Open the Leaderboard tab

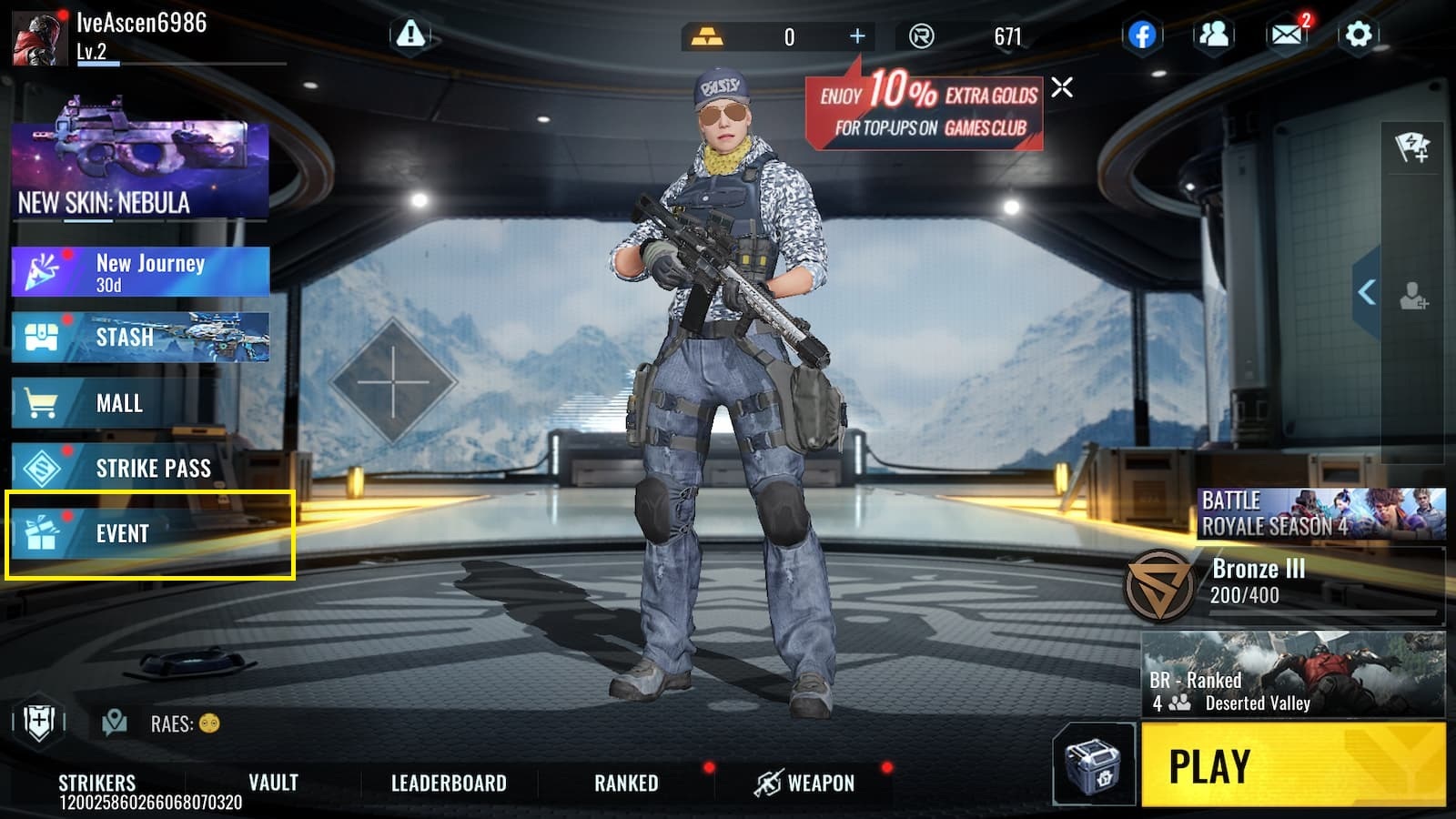point(449,782)
